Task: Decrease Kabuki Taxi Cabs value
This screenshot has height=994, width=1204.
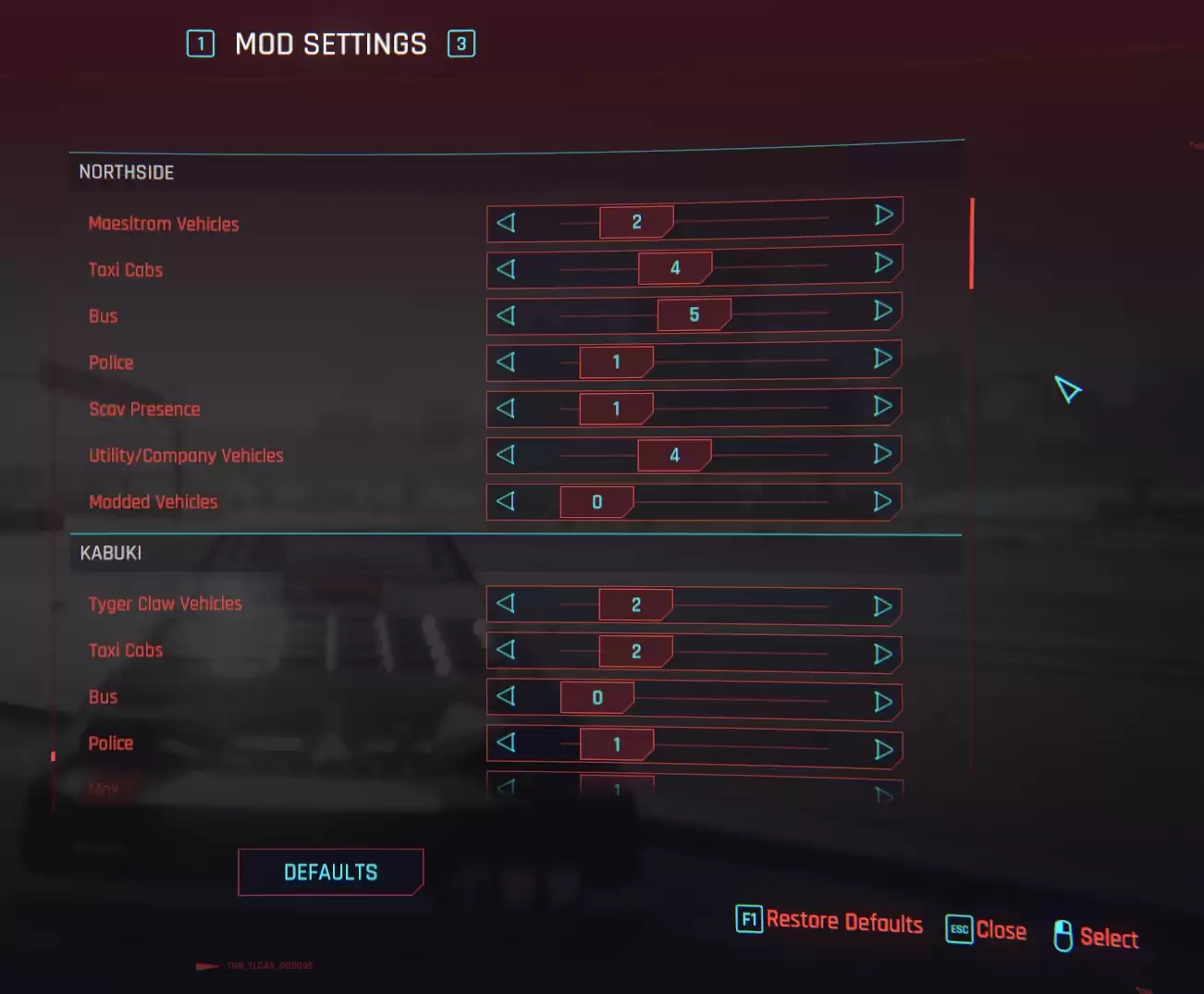Action: [x=506, y=651]
